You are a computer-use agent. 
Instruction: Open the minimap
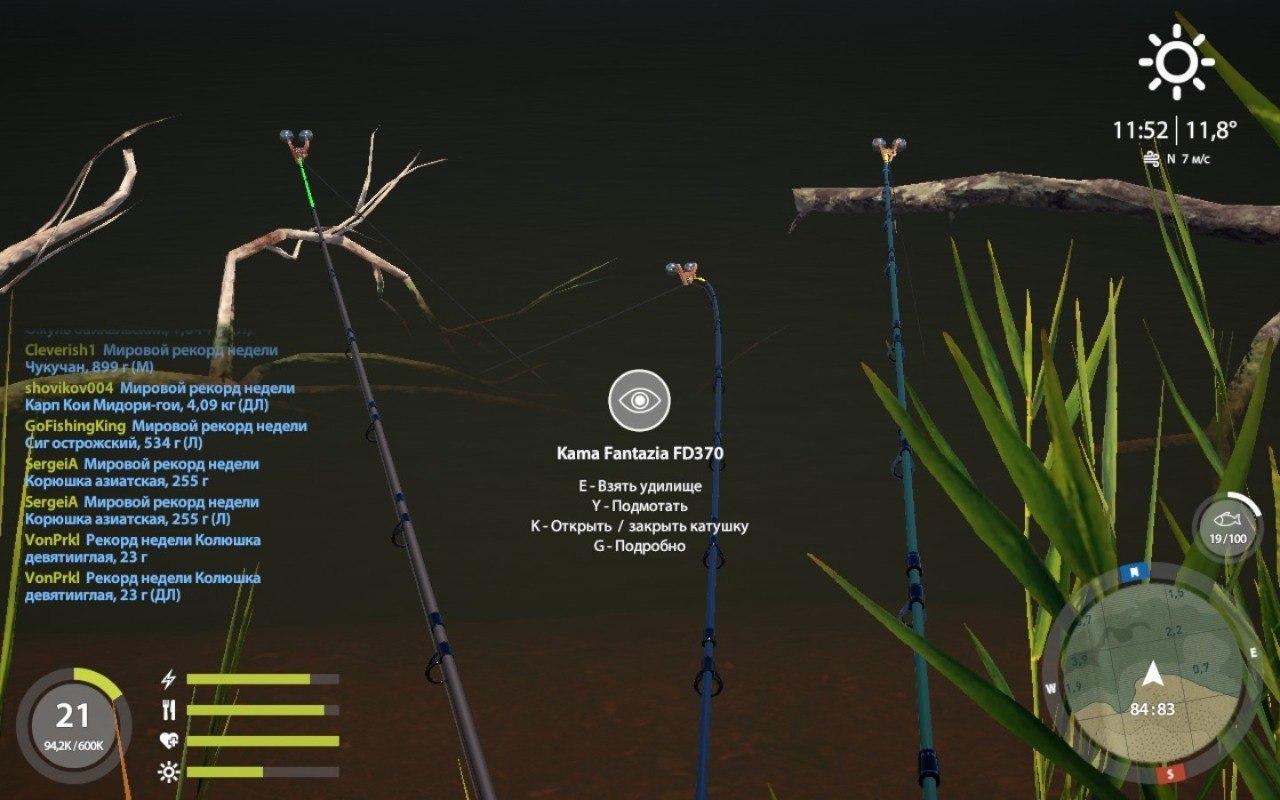[x=1152, y=675]
